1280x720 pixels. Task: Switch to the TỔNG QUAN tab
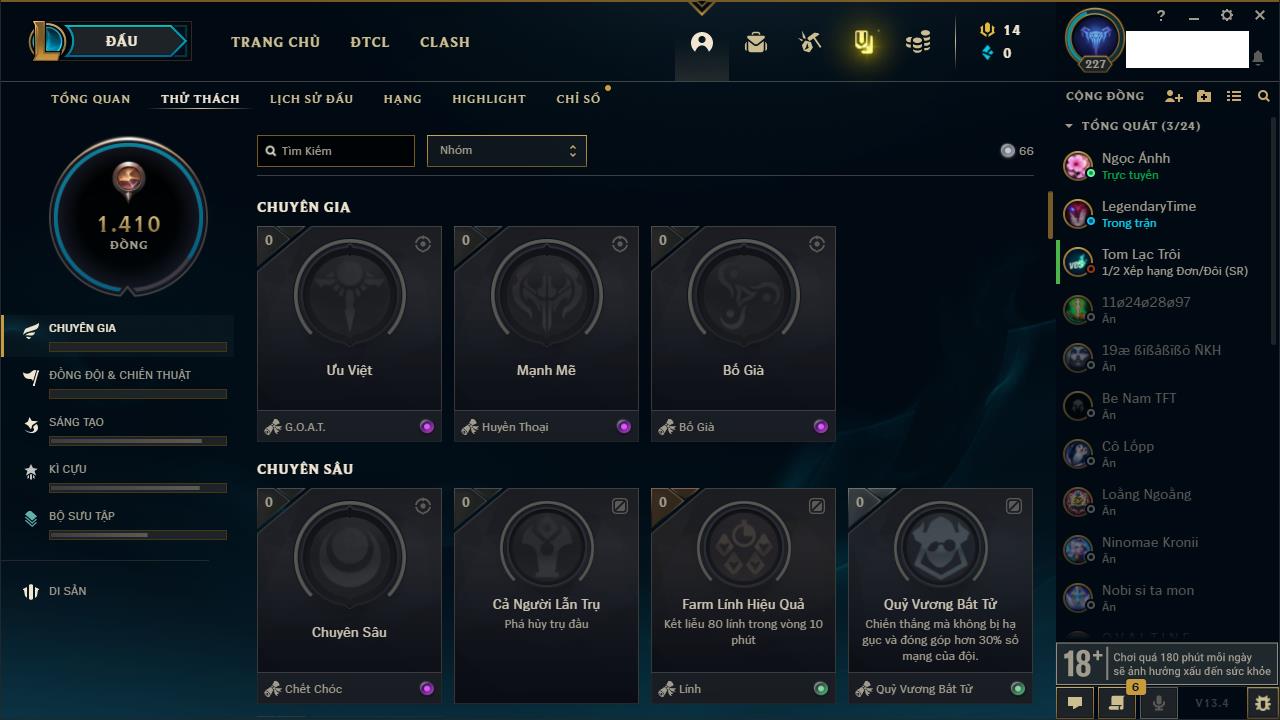91,99
